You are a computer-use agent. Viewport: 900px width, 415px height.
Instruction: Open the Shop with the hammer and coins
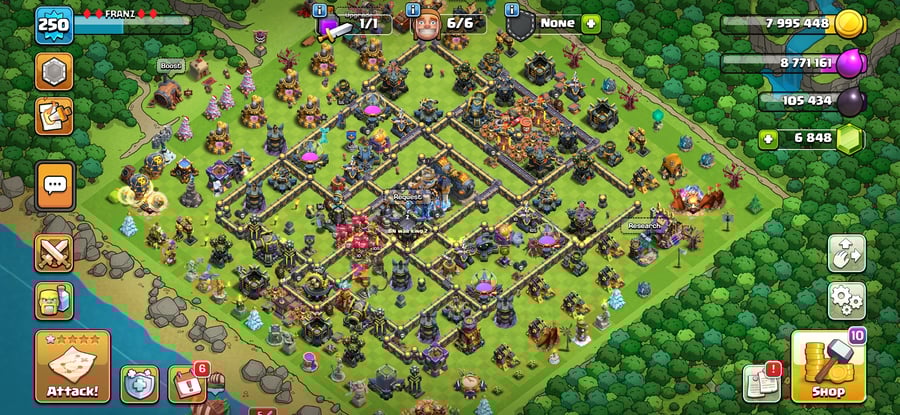click(x=827, y=366)
